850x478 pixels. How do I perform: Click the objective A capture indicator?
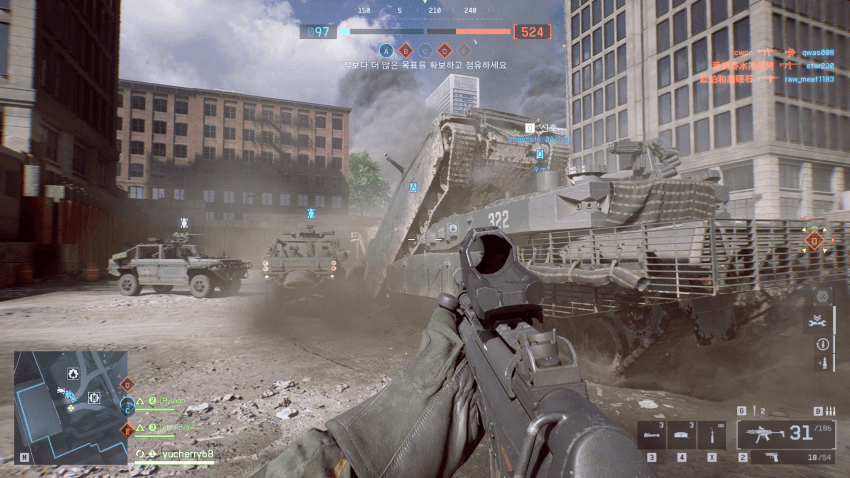pyautogui.click(x=386, y=49)
